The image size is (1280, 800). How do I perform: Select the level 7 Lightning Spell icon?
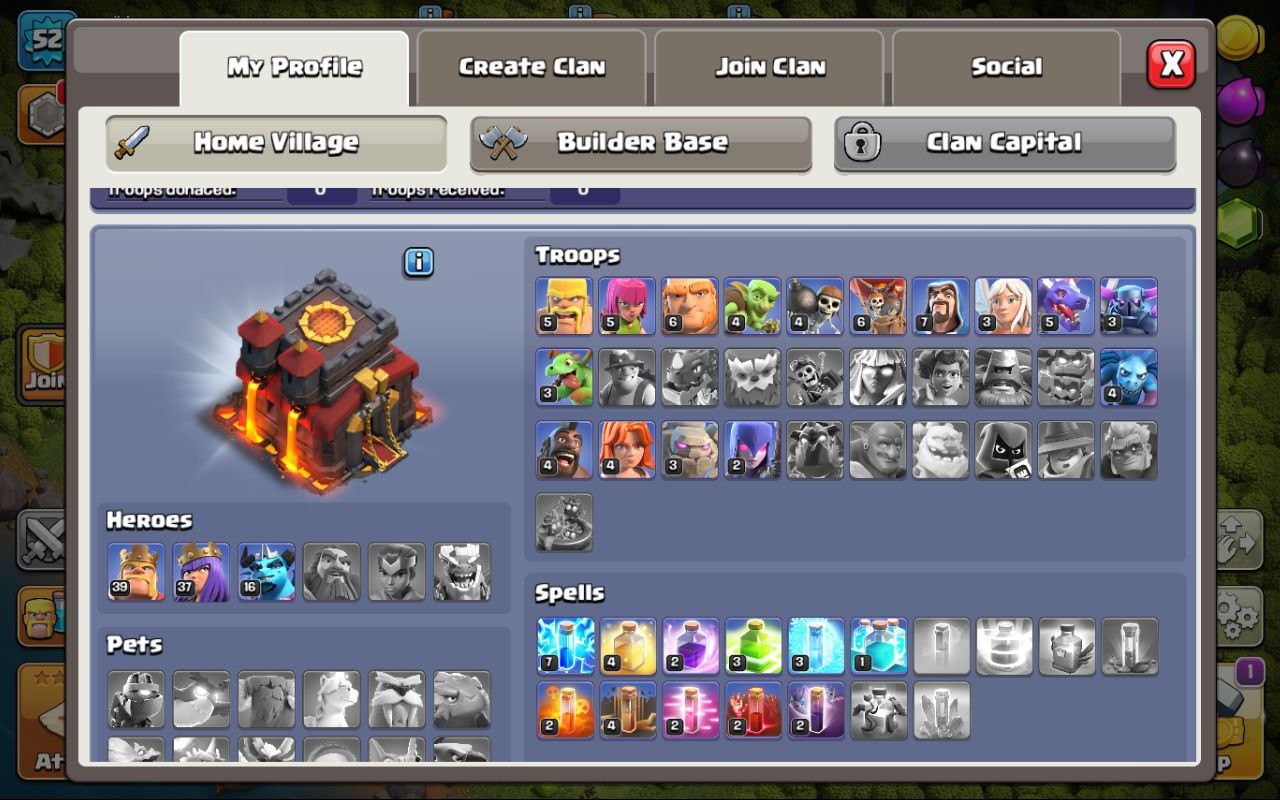click(564, 646)
